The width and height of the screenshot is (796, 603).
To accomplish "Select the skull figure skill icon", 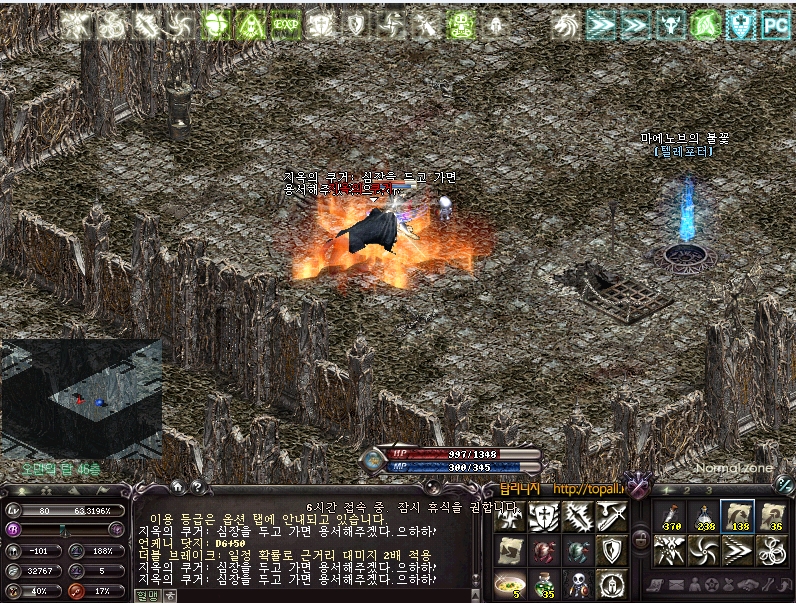I will tap(578, 584).
